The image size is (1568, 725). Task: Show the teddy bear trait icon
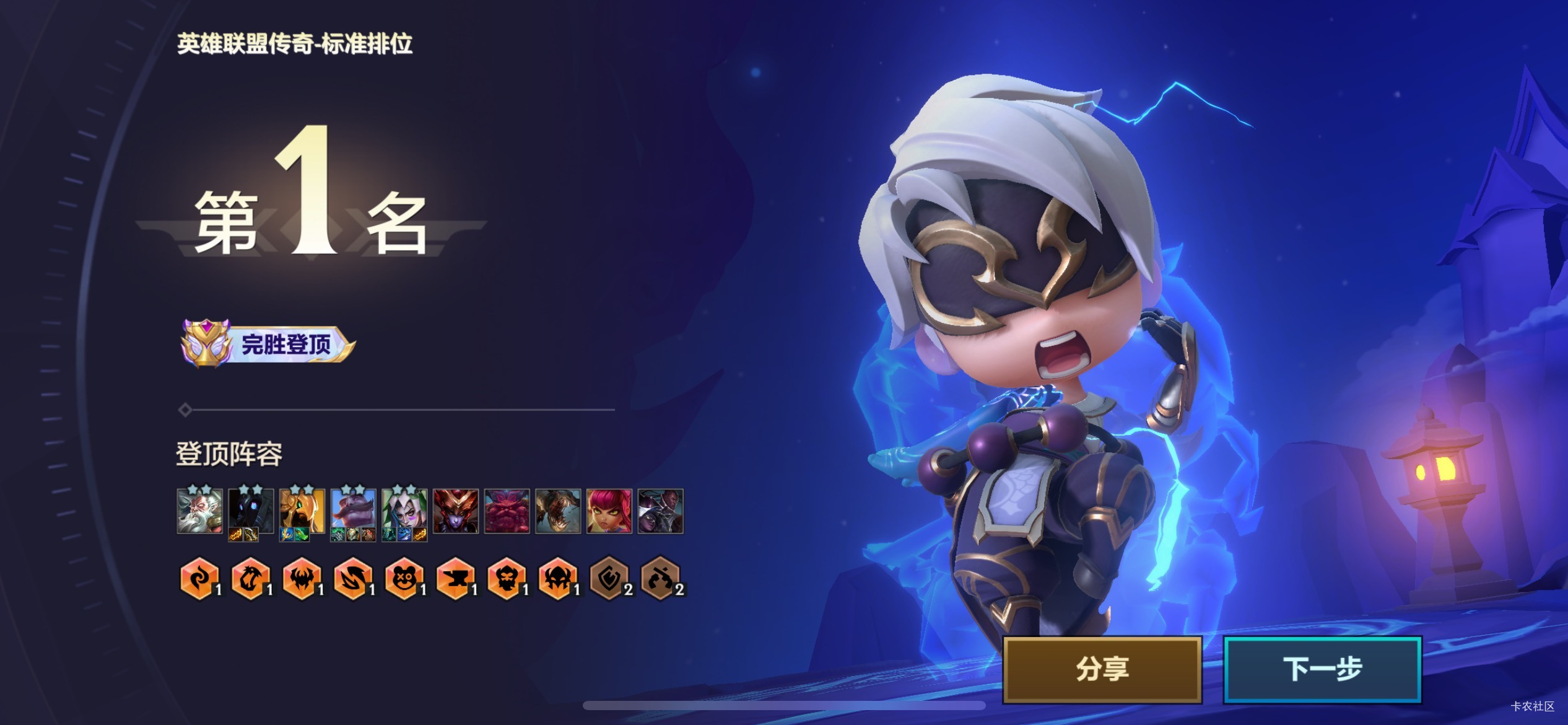404,579
